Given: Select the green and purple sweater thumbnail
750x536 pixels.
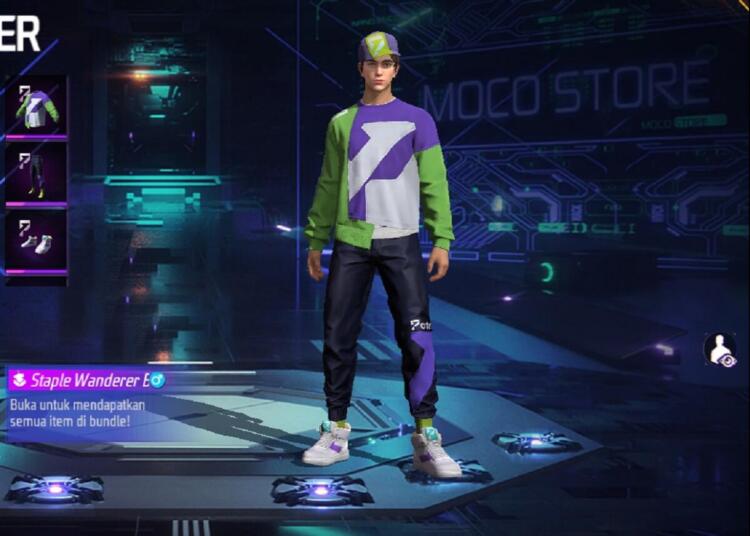Looking at the screenshot, I should [36, 106].
